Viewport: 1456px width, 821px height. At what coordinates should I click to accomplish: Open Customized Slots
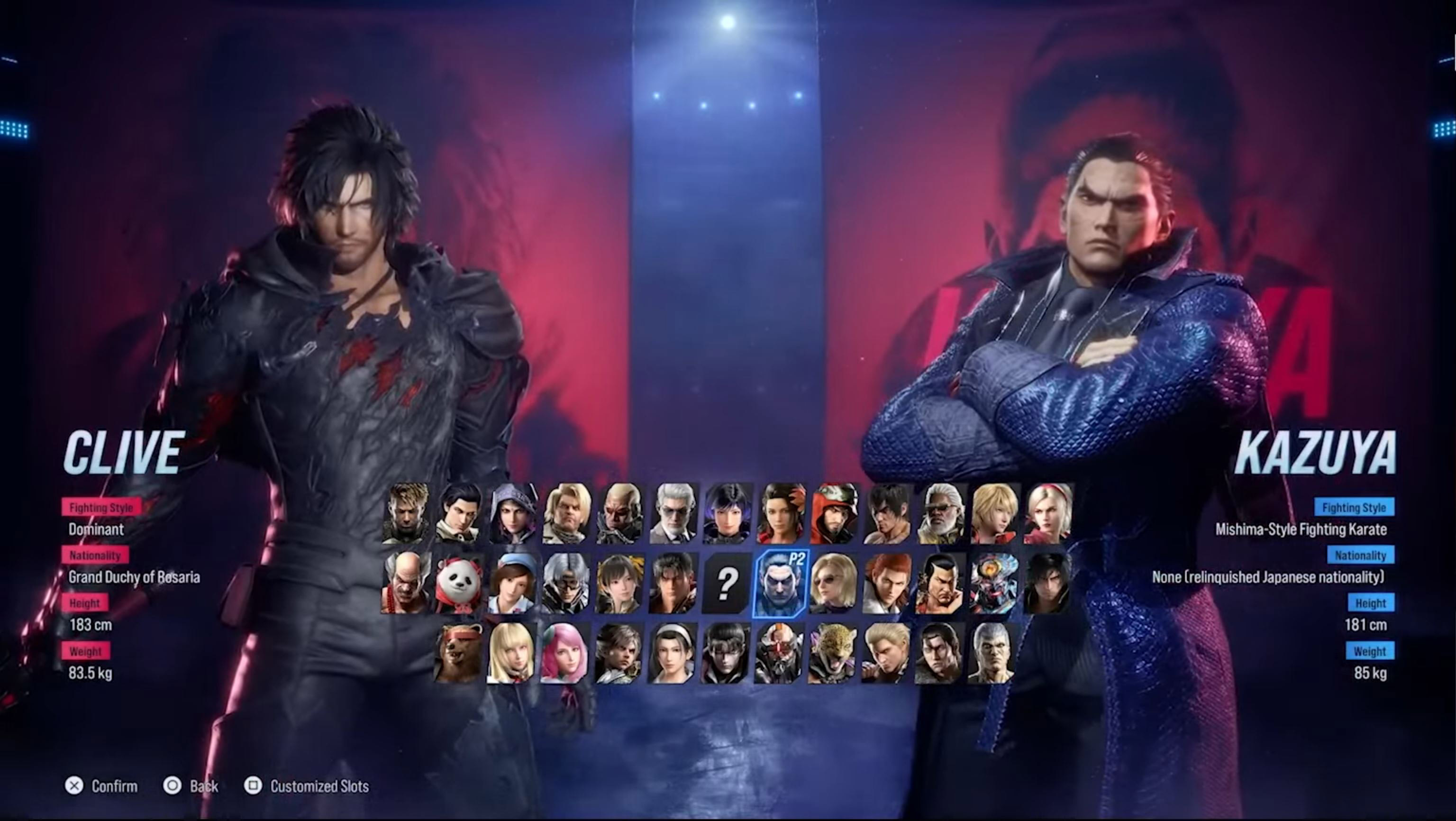tap(307, 786)
